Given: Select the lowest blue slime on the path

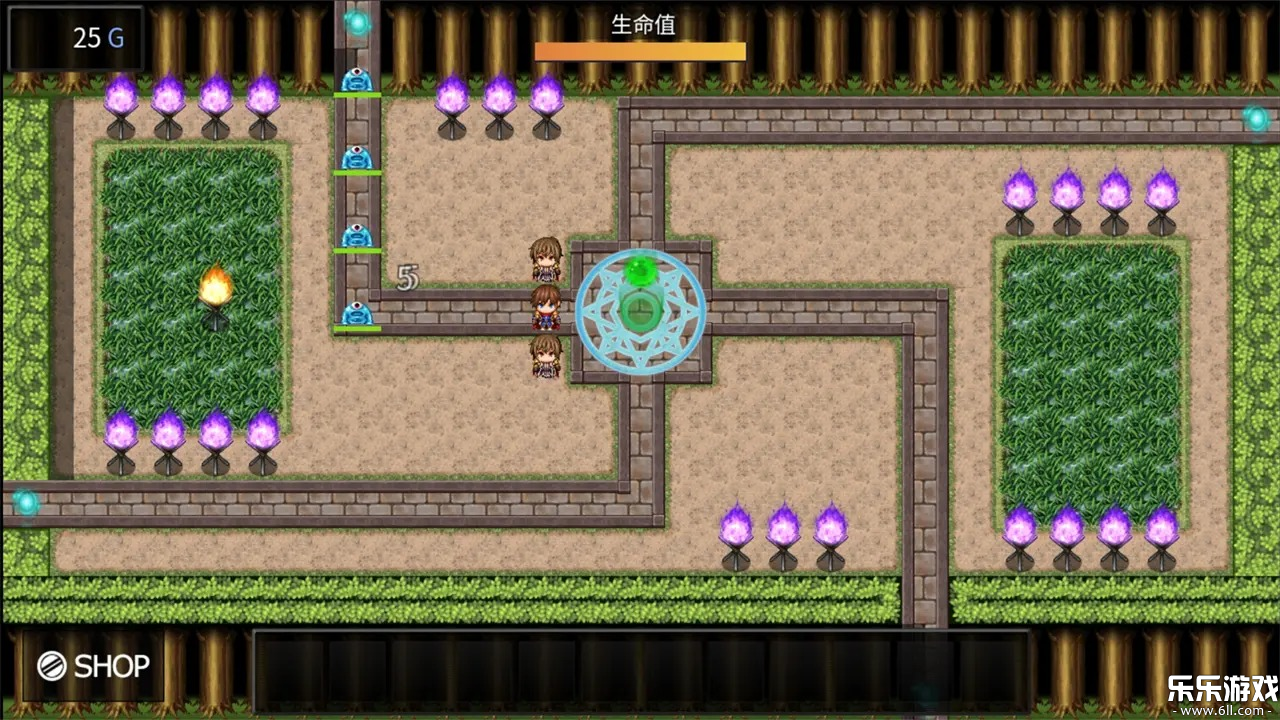Looking at the screenshot, I should [357, 313].
